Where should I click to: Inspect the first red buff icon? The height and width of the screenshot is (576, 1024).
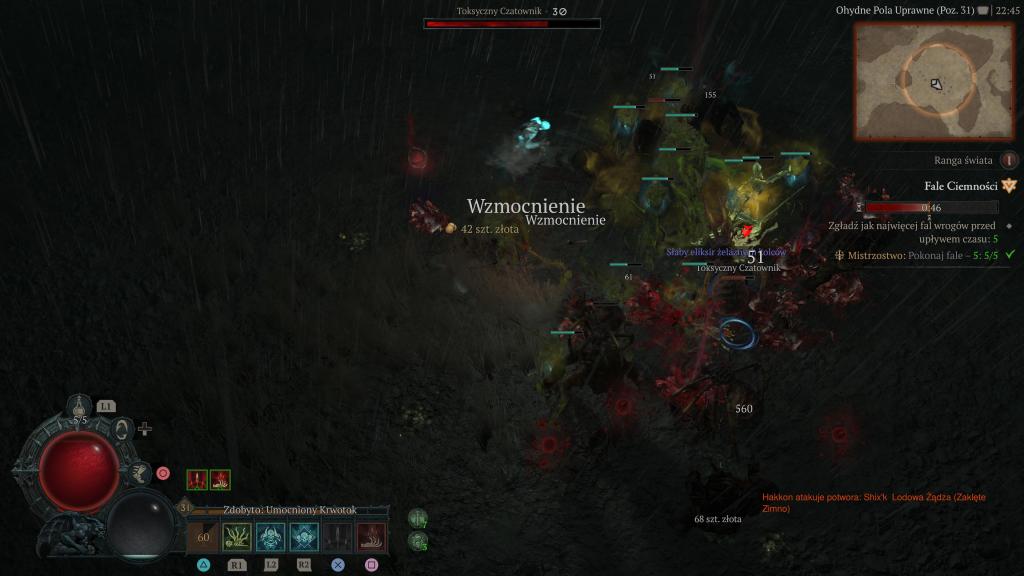pos(198,480)
